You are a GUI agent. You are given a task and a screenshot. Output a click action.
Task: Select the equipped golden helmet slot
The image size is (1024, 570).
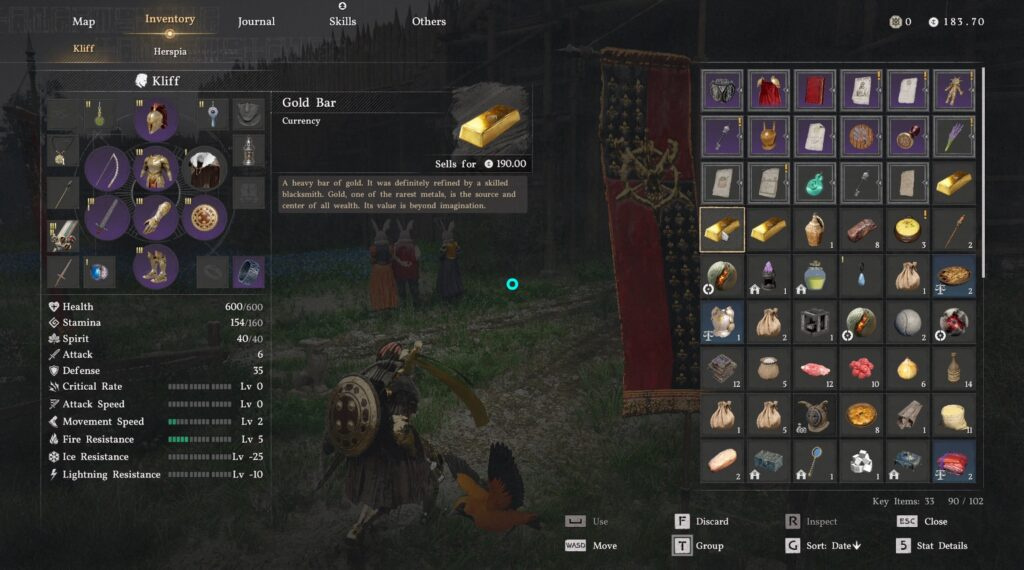click(156, 119)
